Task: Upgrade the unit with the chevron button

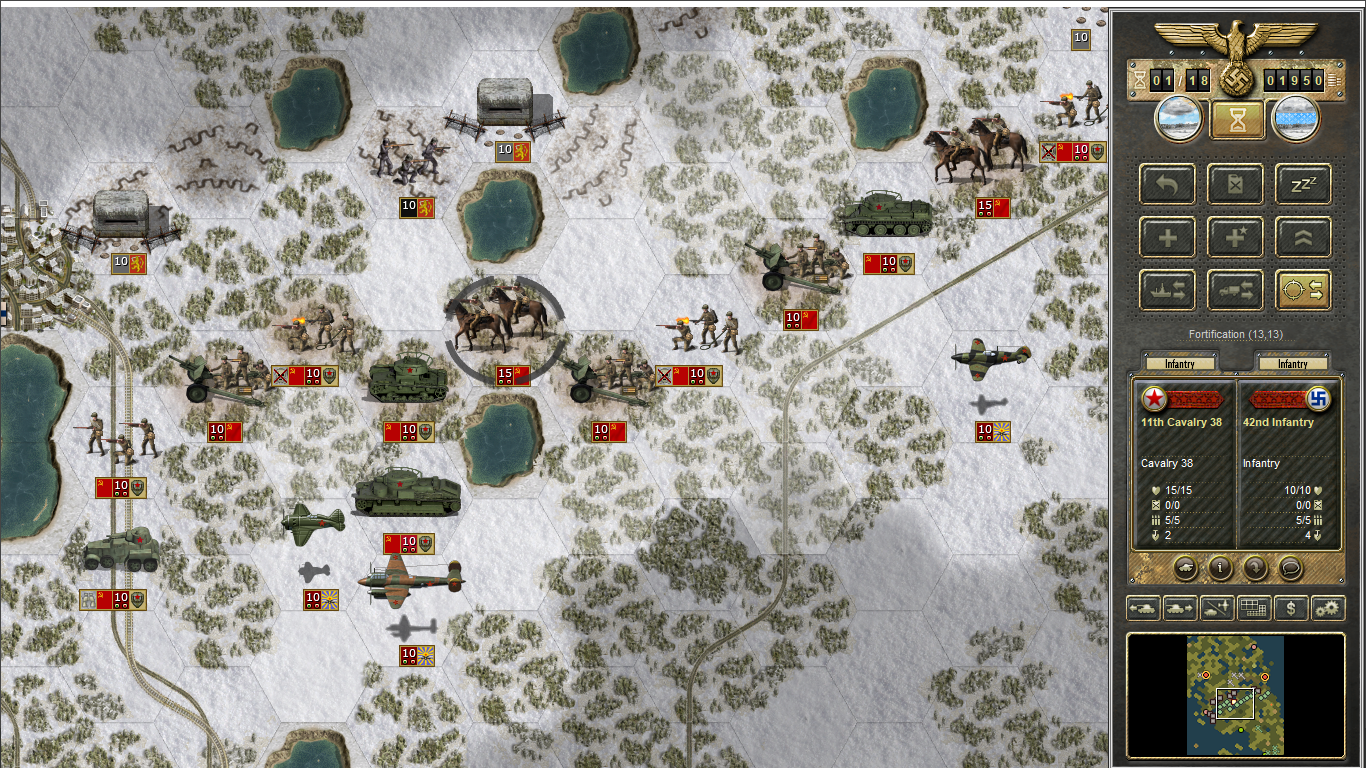Action: coord(1303,237)
